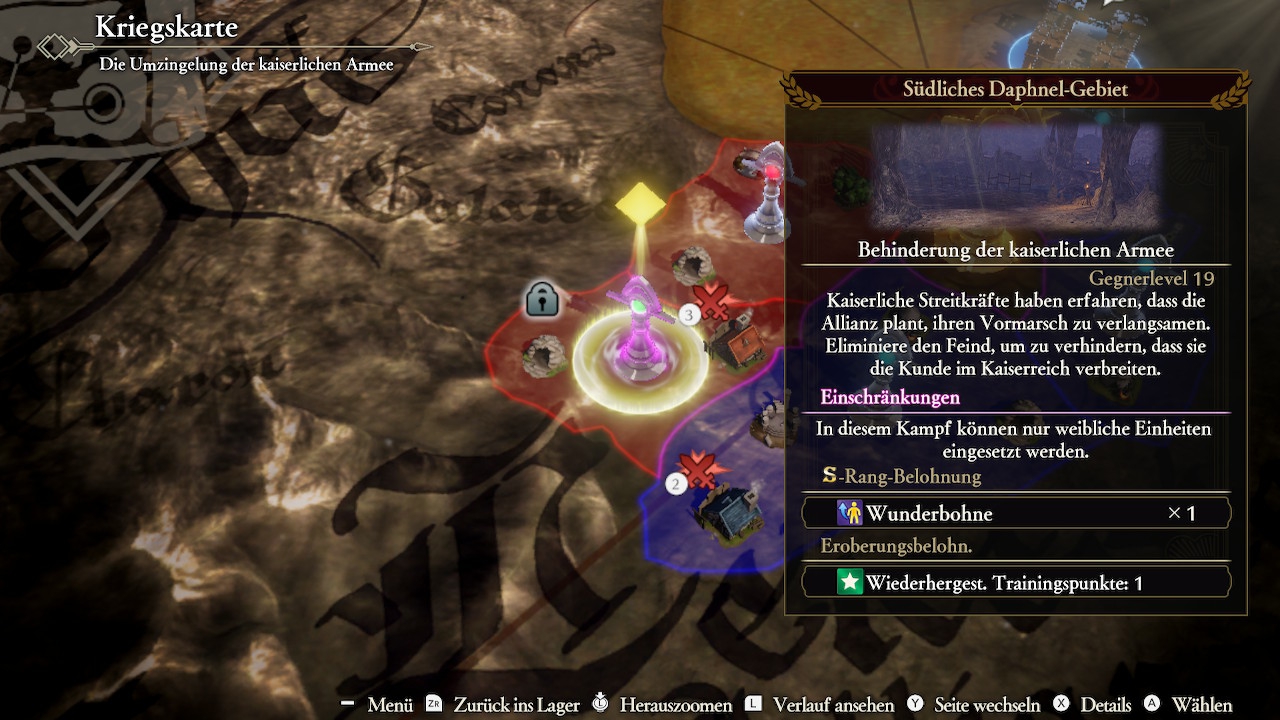1280x720 pixels.
Task: Click the yellow diamond objective marker
Action: tap(640, 204)
